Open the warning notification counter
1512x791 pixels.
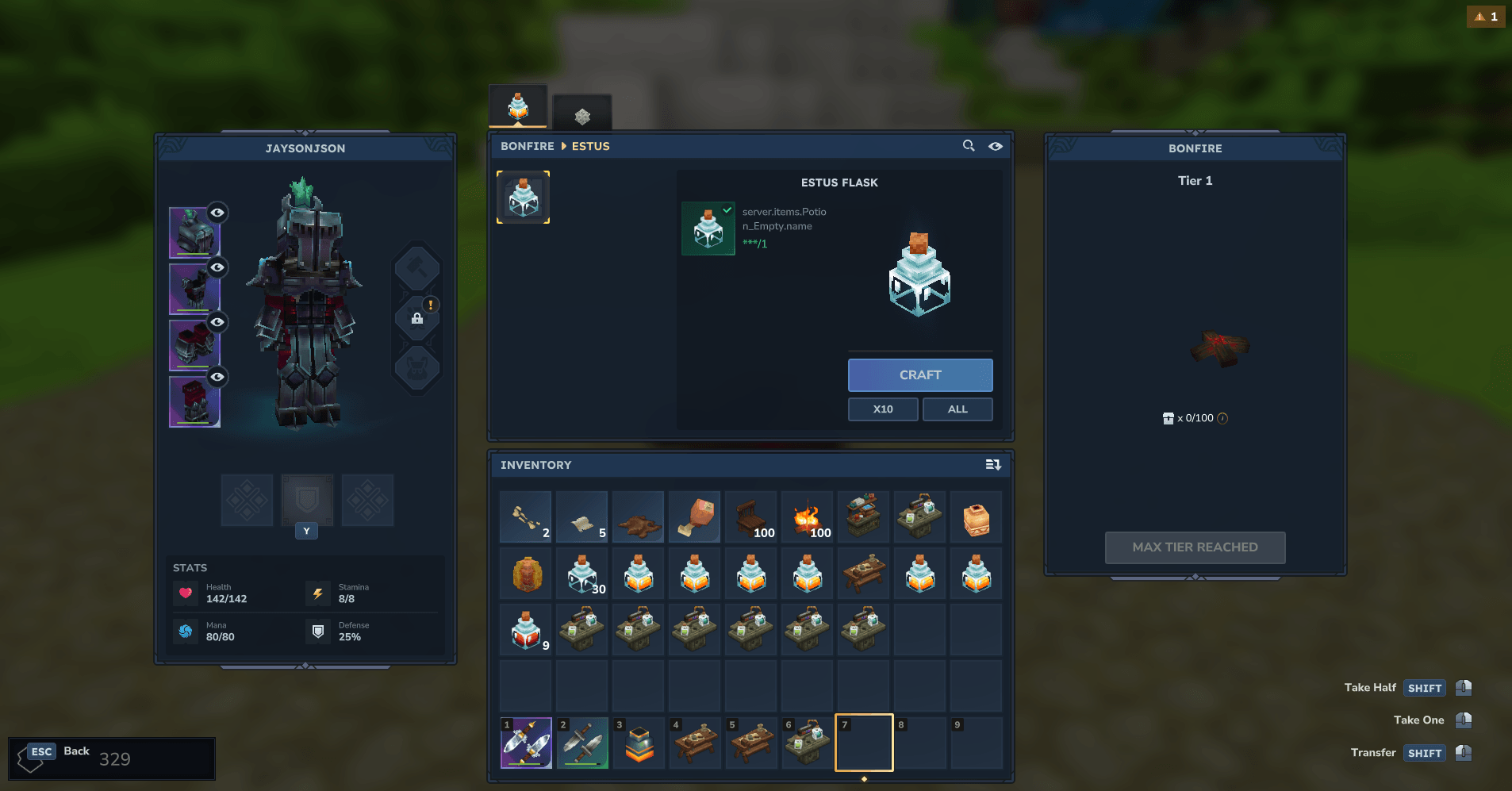coord(1486,17)
